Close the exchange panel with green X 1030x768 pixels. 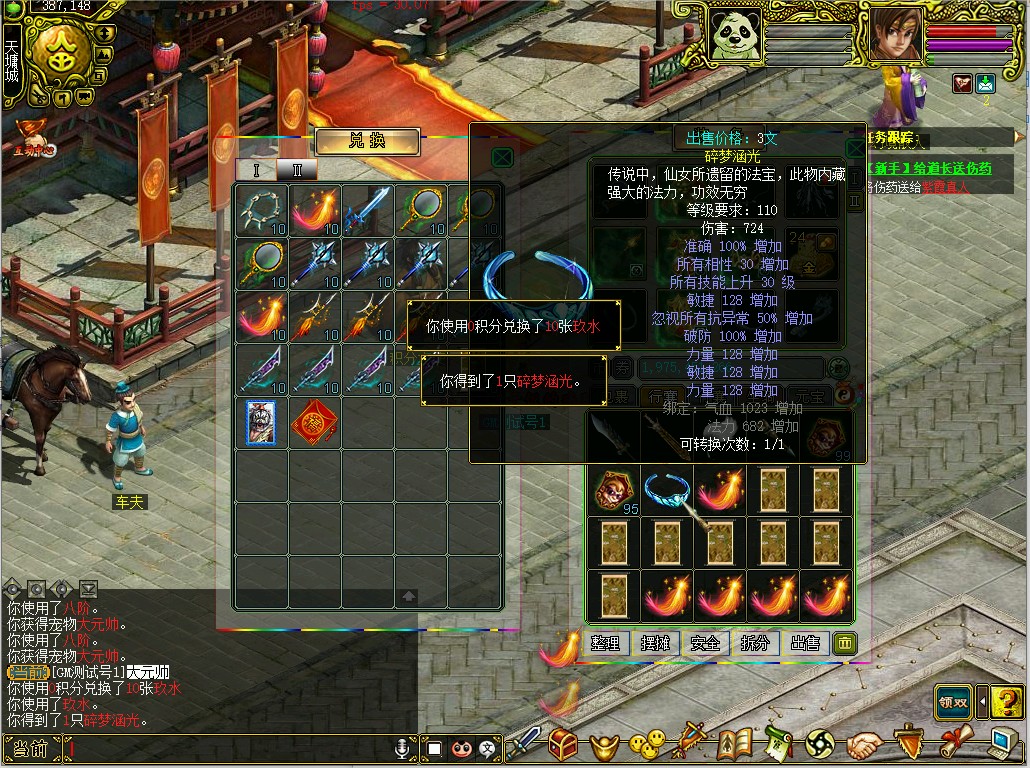(x=503, y=157)
